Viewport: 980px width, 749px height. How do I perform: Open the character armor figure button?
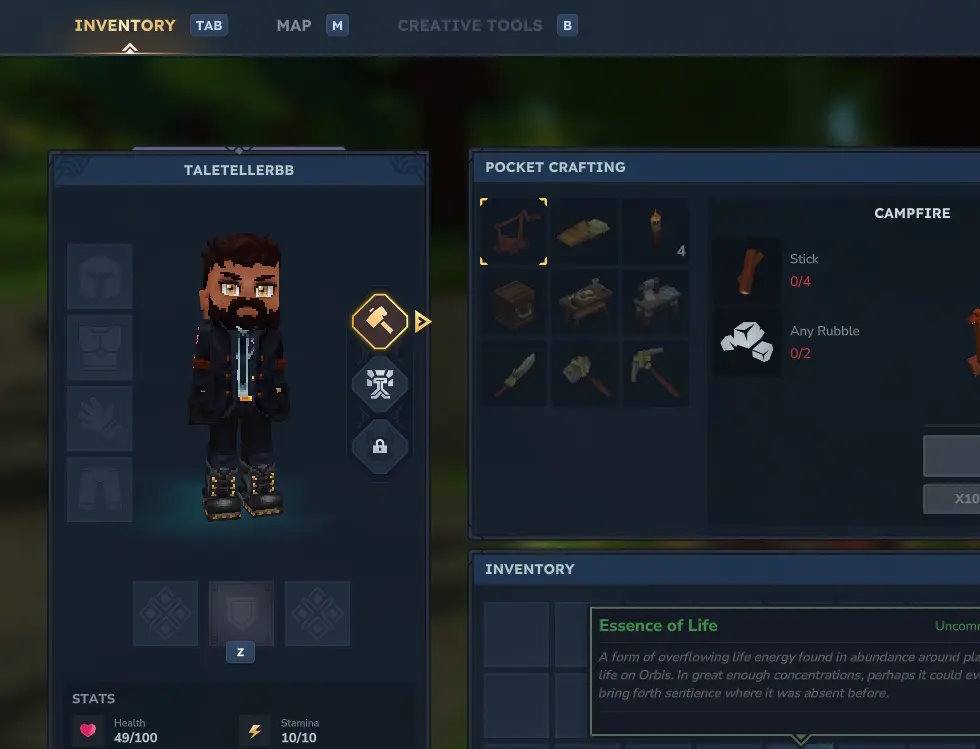coord(380,384)
